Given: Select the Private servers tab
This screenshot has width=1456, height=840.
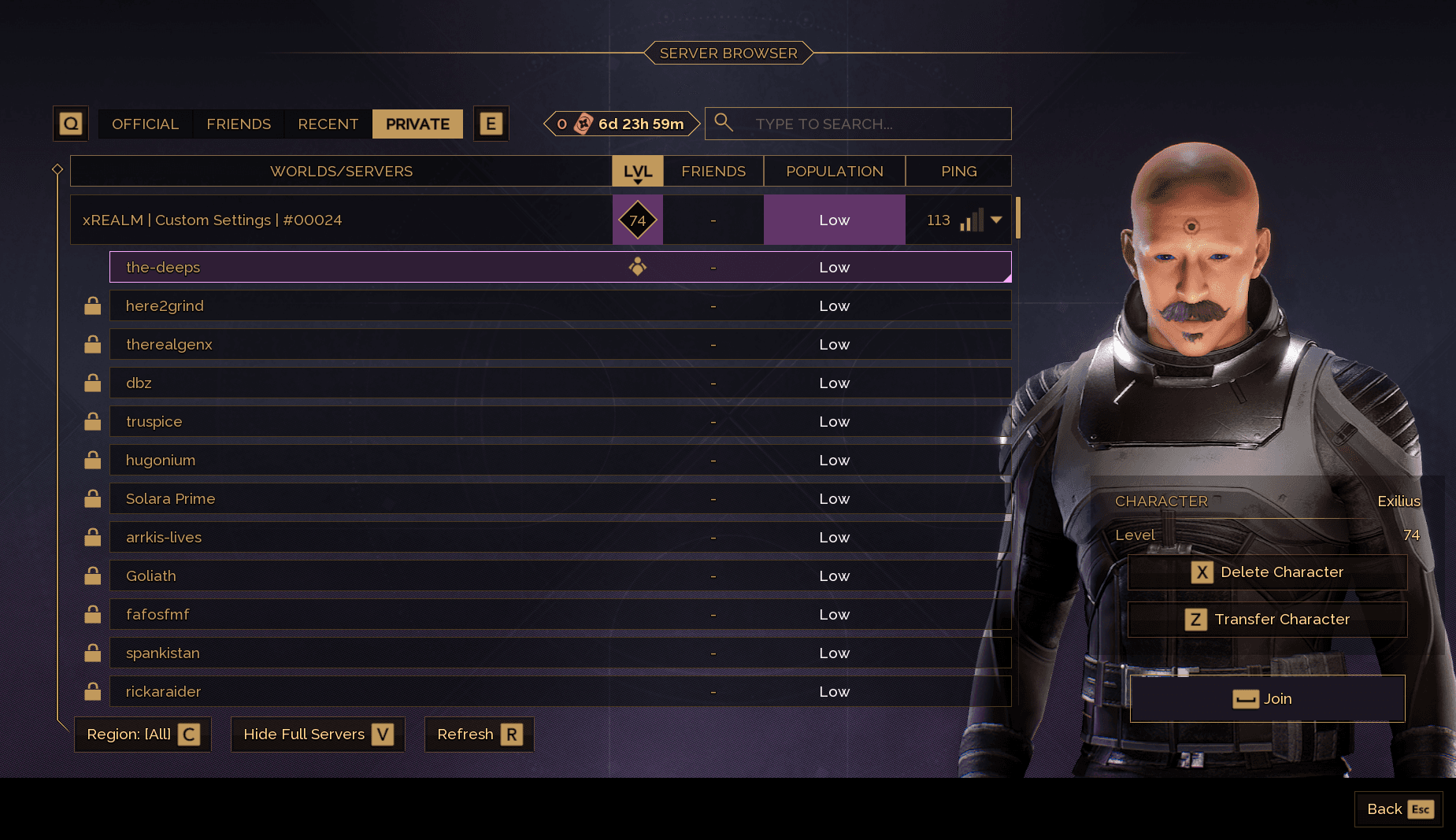Looking at the screenshot, I should (417, 124).
